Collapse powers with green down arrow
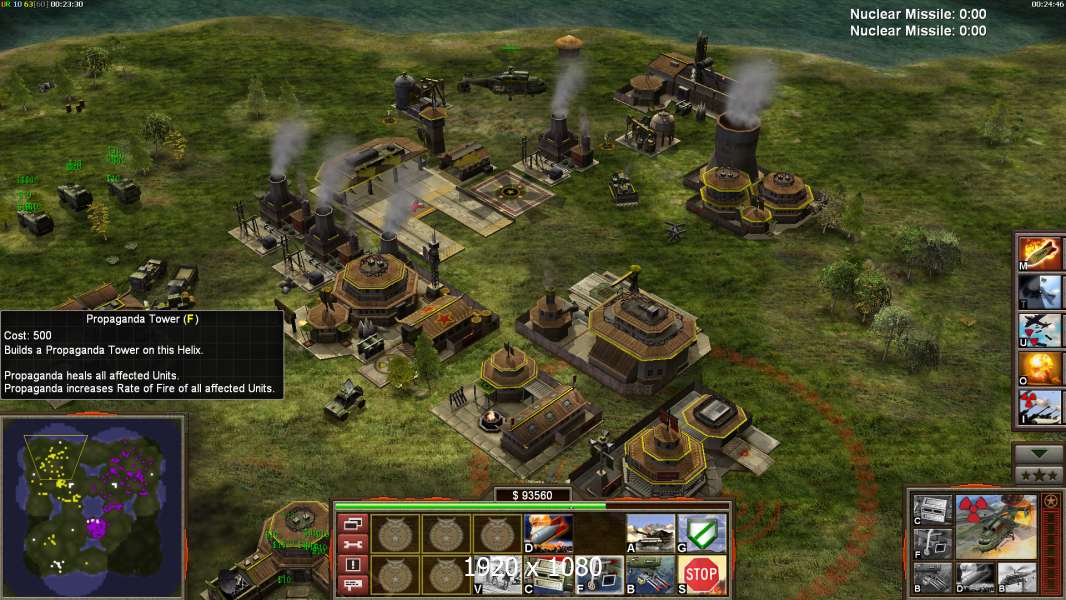Viewport: 1066px width, 600px height. click(1038, 453)
